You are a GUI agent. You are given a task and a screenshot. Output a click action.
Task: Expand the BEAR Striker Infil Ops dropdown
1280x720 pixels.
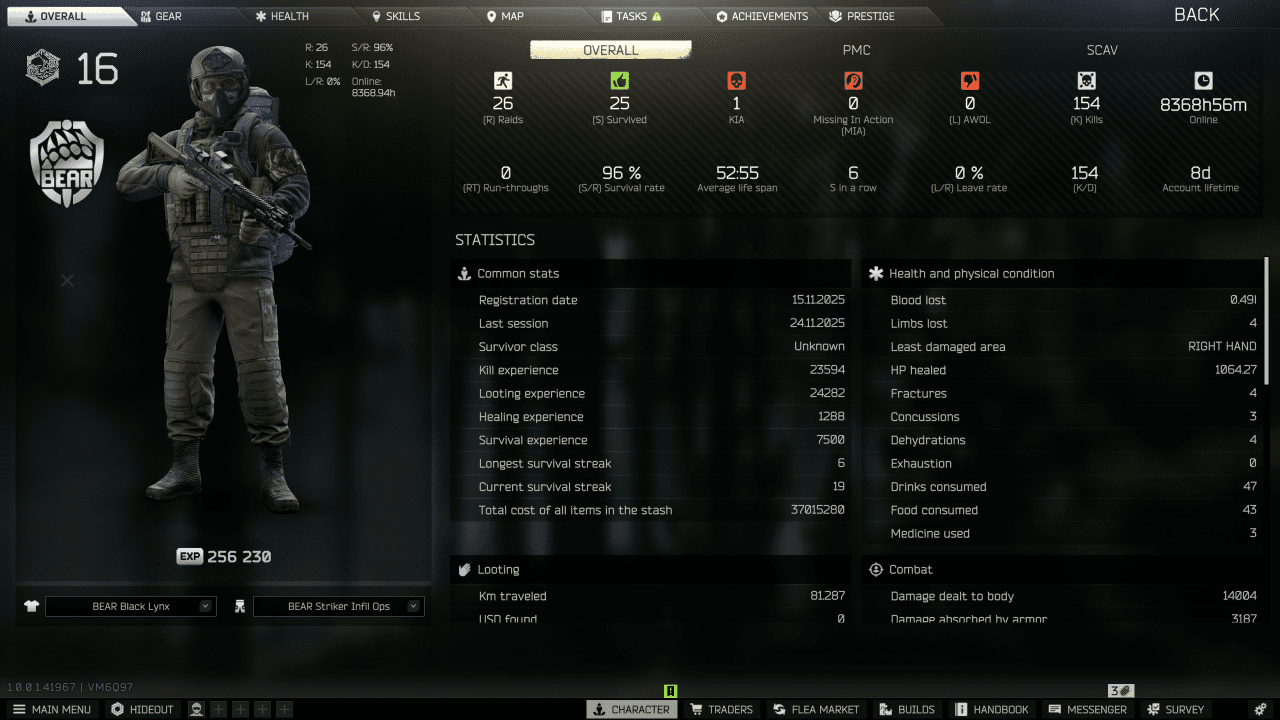tap(338, 606)
